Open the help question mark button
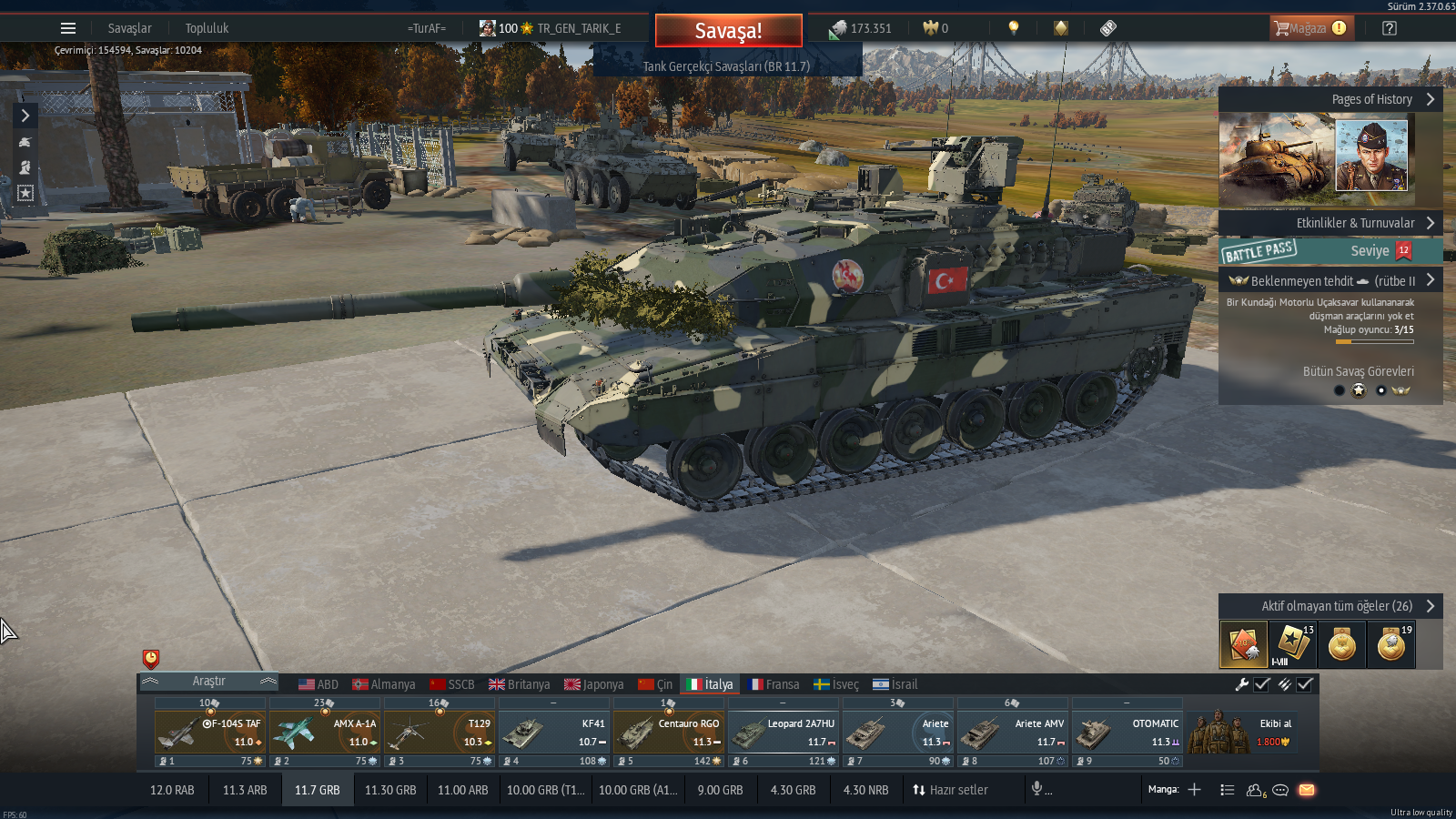This screenshot has height=819, width=1456. (1389, 28)
